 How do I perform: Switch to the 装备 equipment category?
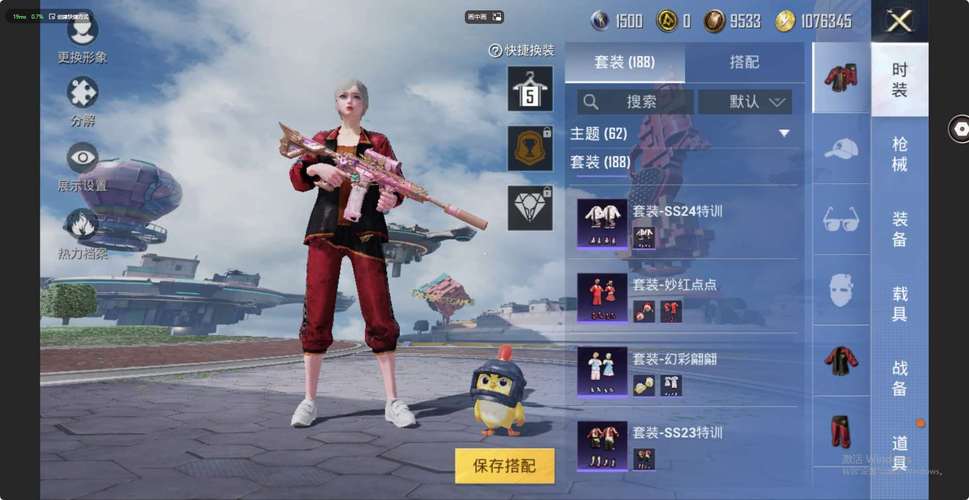[x=900, y=229]
